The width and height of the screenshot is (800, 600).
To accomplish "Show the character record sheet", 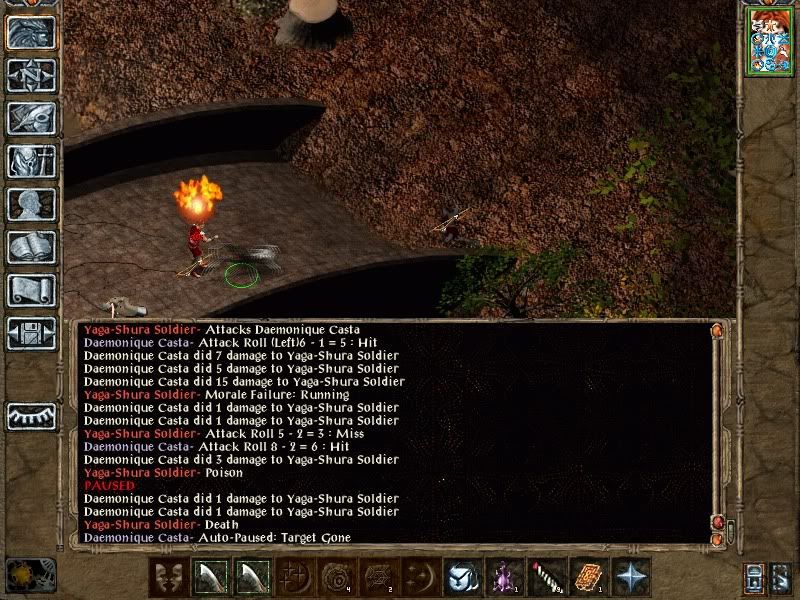I will (31, 204).
